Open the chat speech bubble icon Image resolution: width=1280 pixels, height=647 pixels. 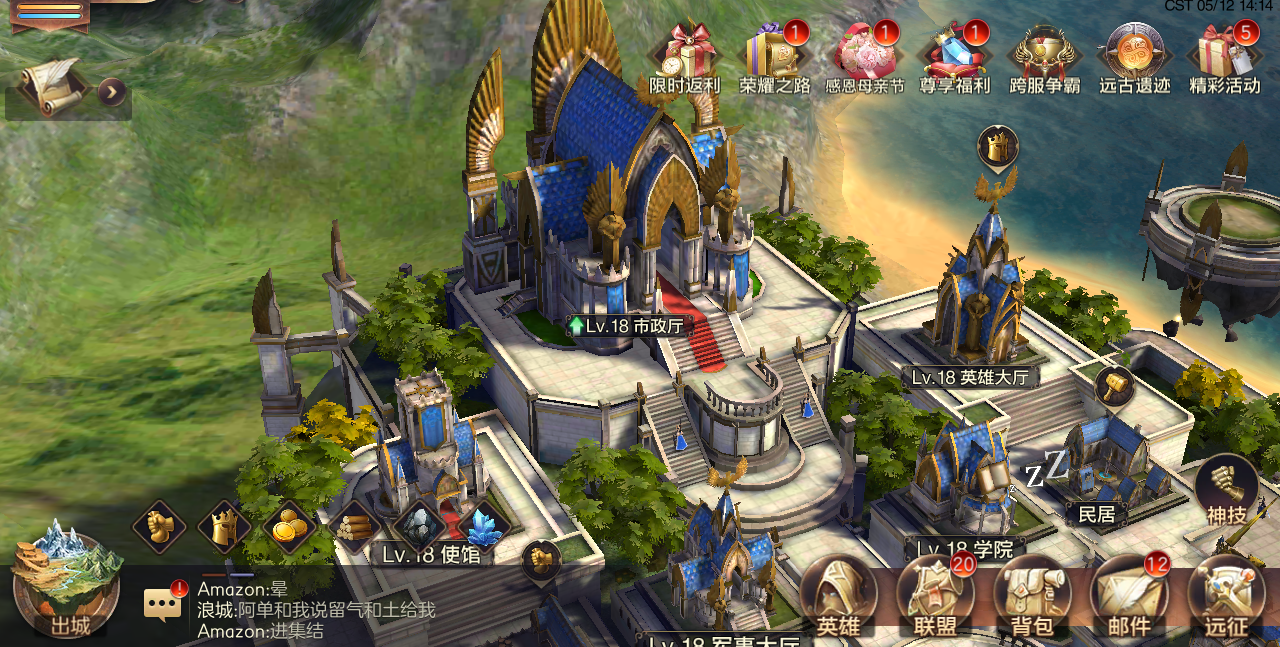163,602
